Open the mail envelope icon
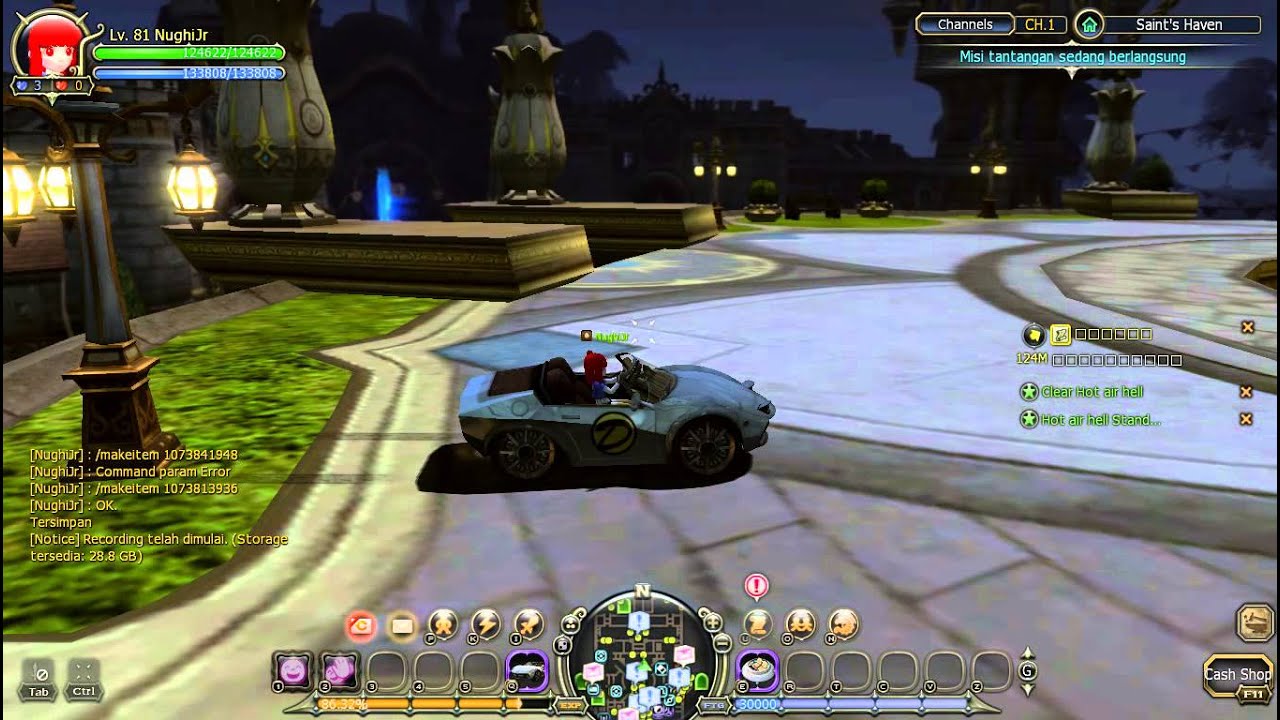 [x=402, y=626]
